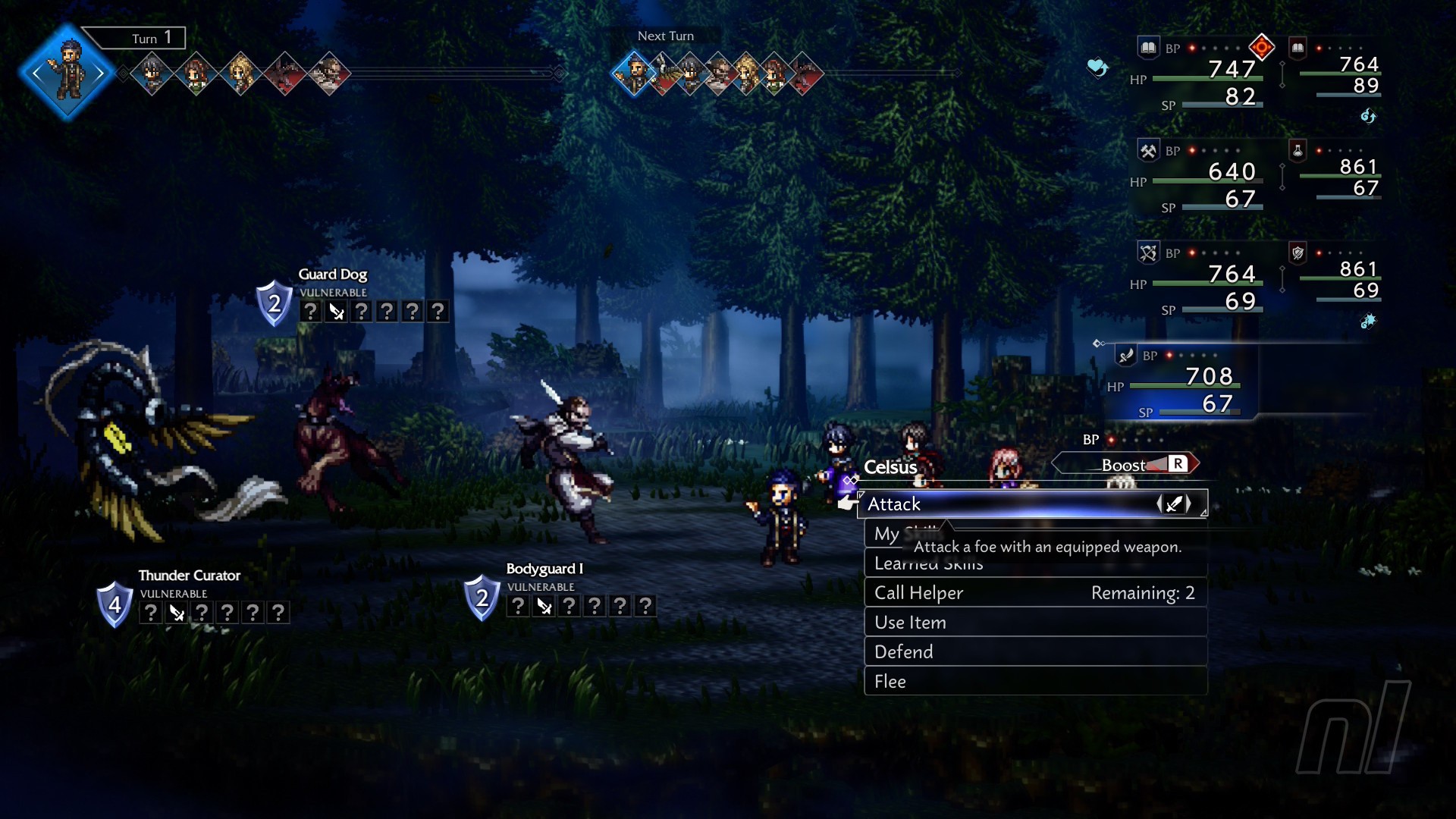Viewport: 1456px width, 819px height.
Task: Select Defend in the command list
Action: click(1035, 652)
